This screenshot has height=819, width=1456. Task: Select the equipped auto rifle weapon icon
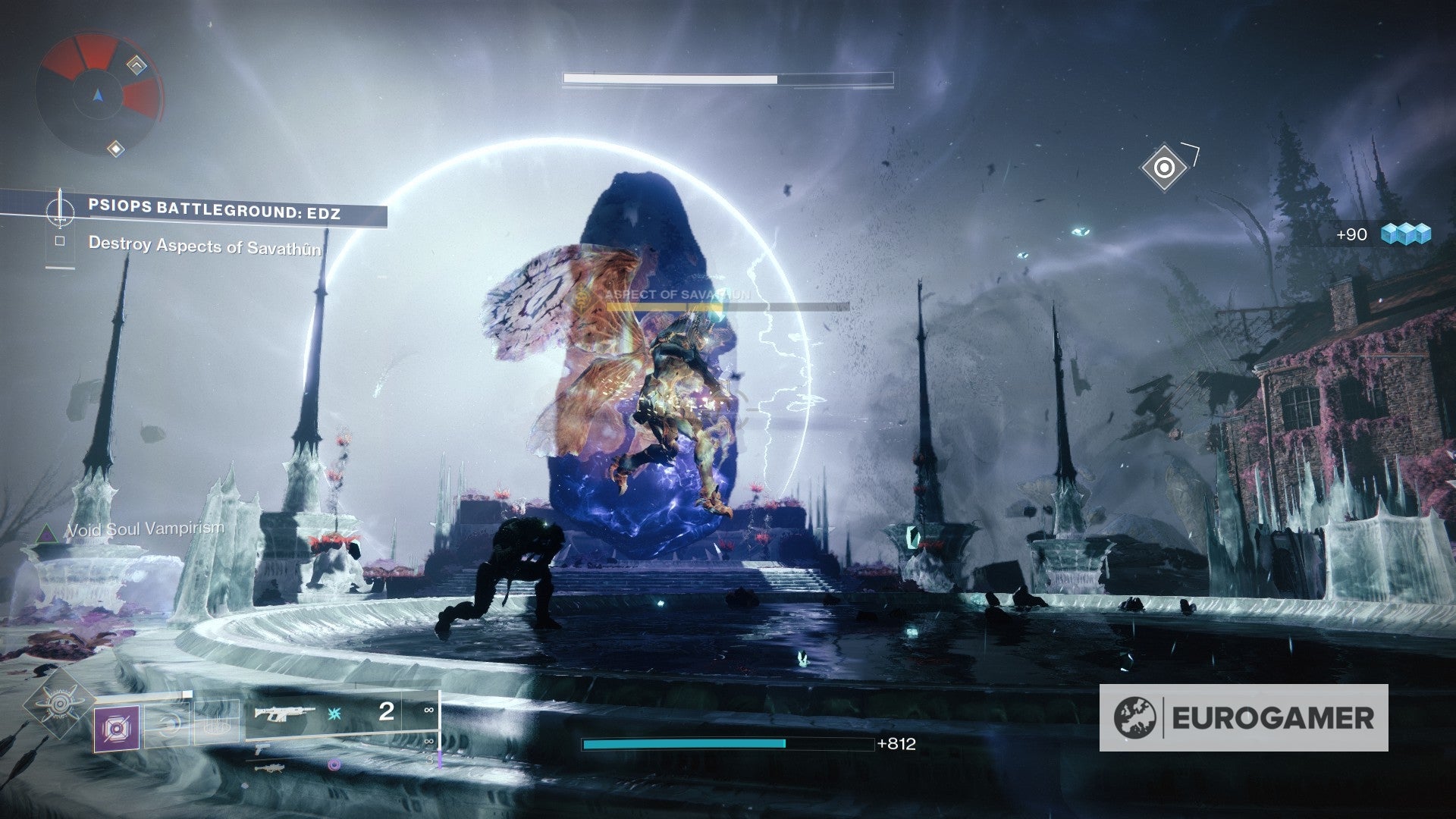(x=284, y=713)
